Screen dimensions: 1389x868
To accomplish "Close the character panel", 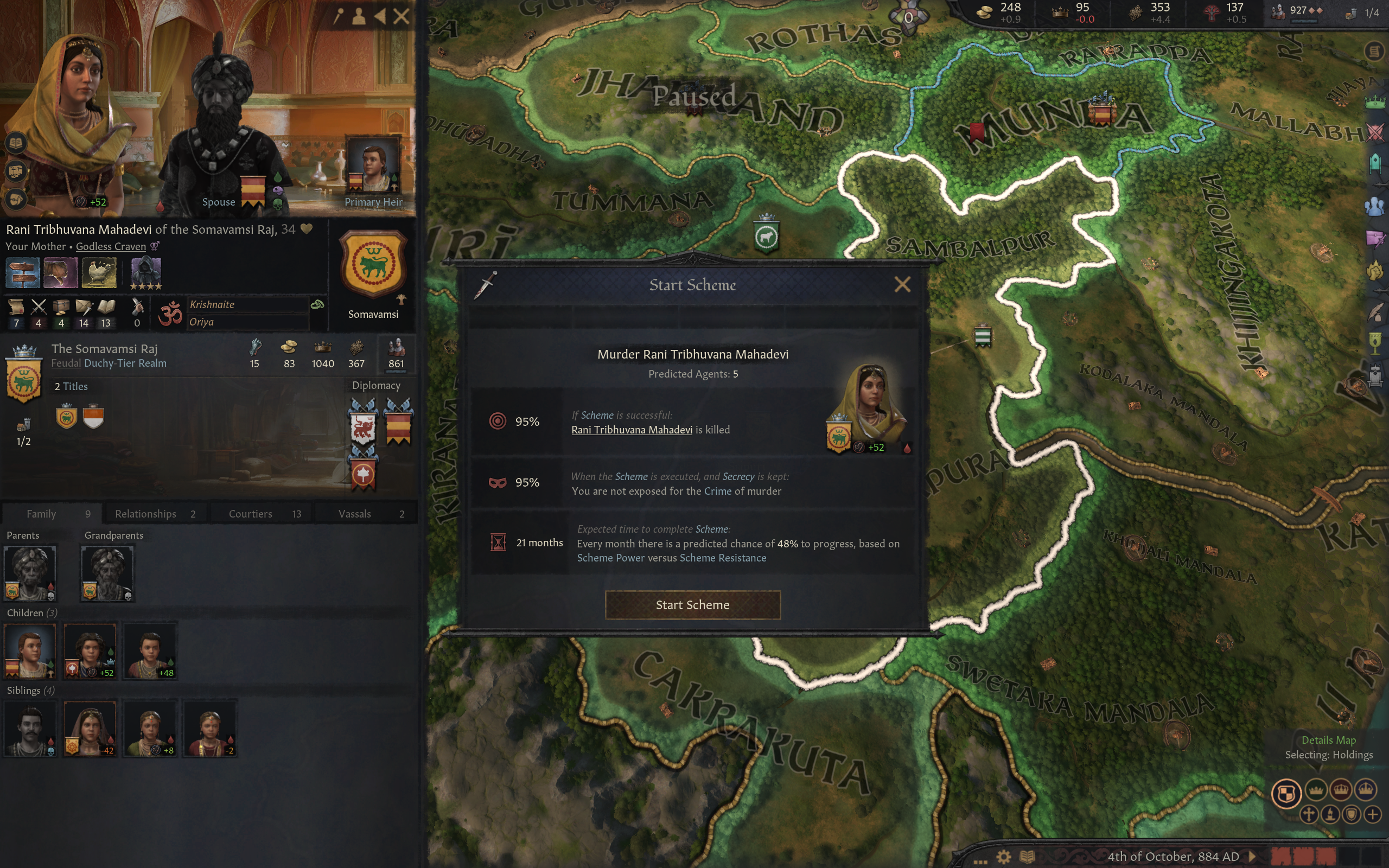I will (x=401, y=16).
